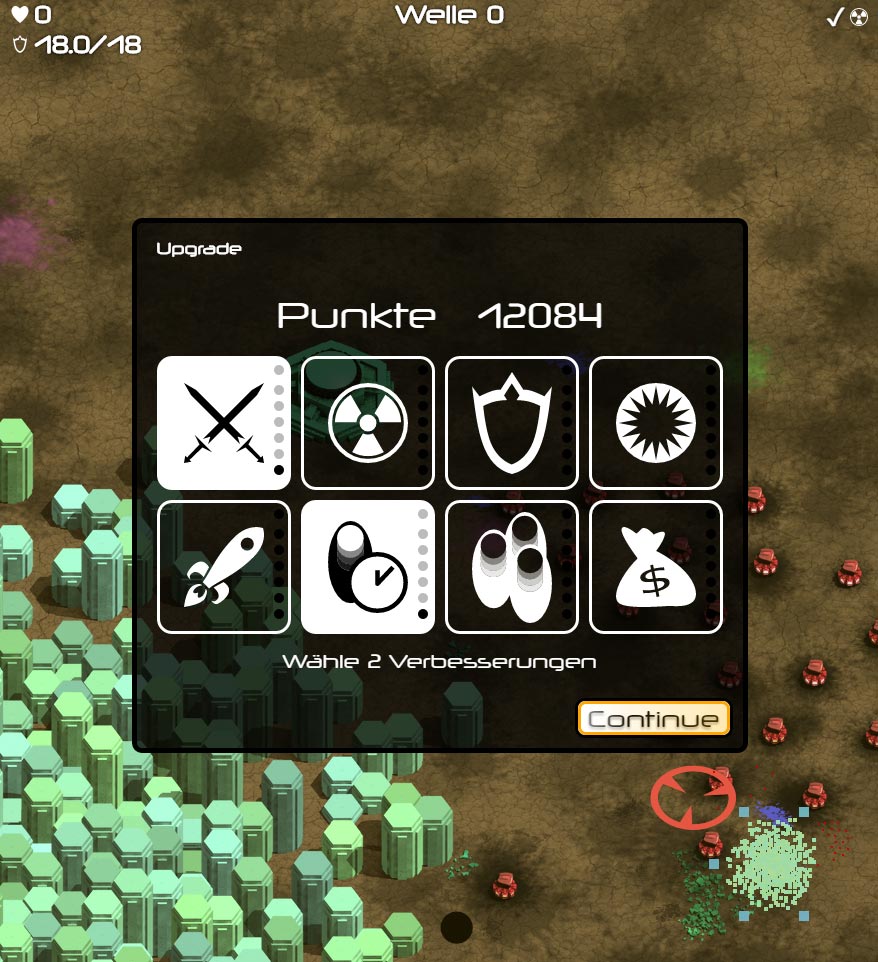This screenshot has height=962, width=878.
Task: Choose the rocket upgrade tile
Action: tap(223, 567)
